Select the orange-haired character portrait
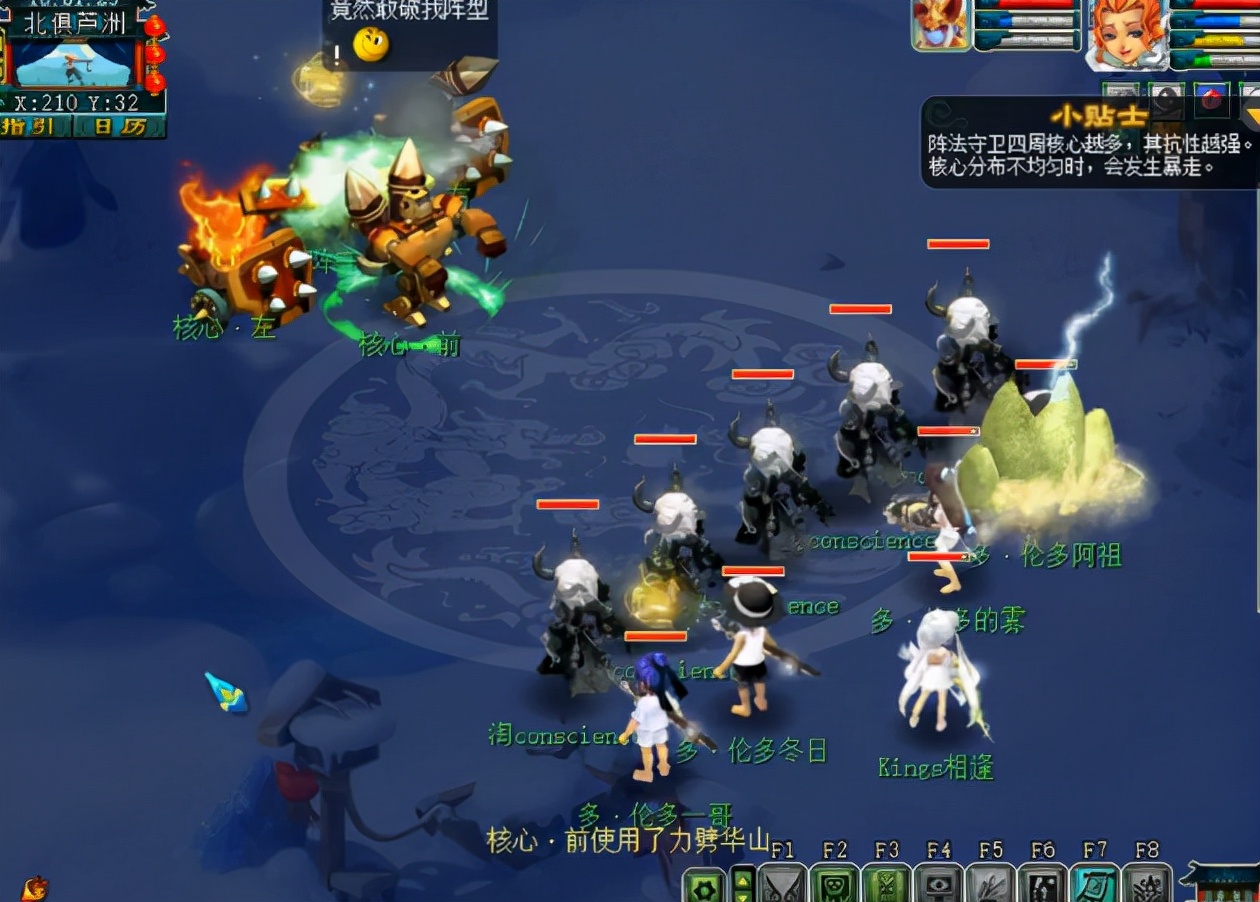 pos(1126,32)
